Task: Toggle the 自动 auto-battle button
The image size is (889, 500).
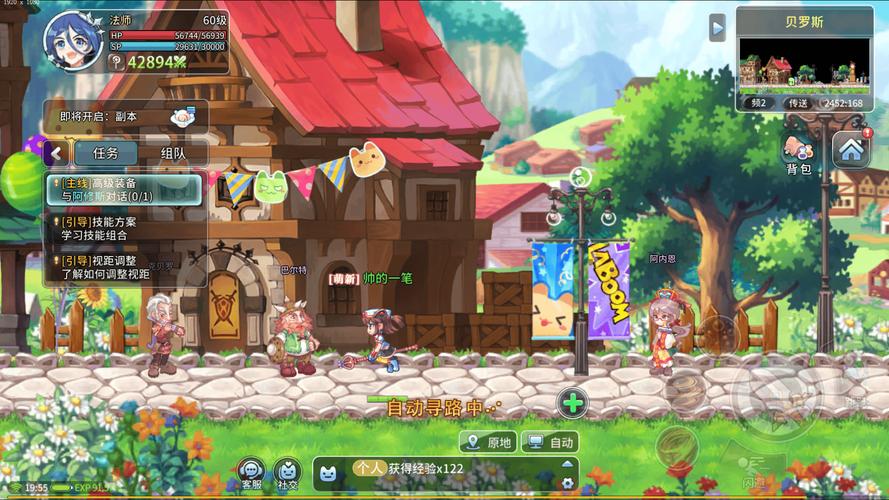Action: [x=551, y=442]
